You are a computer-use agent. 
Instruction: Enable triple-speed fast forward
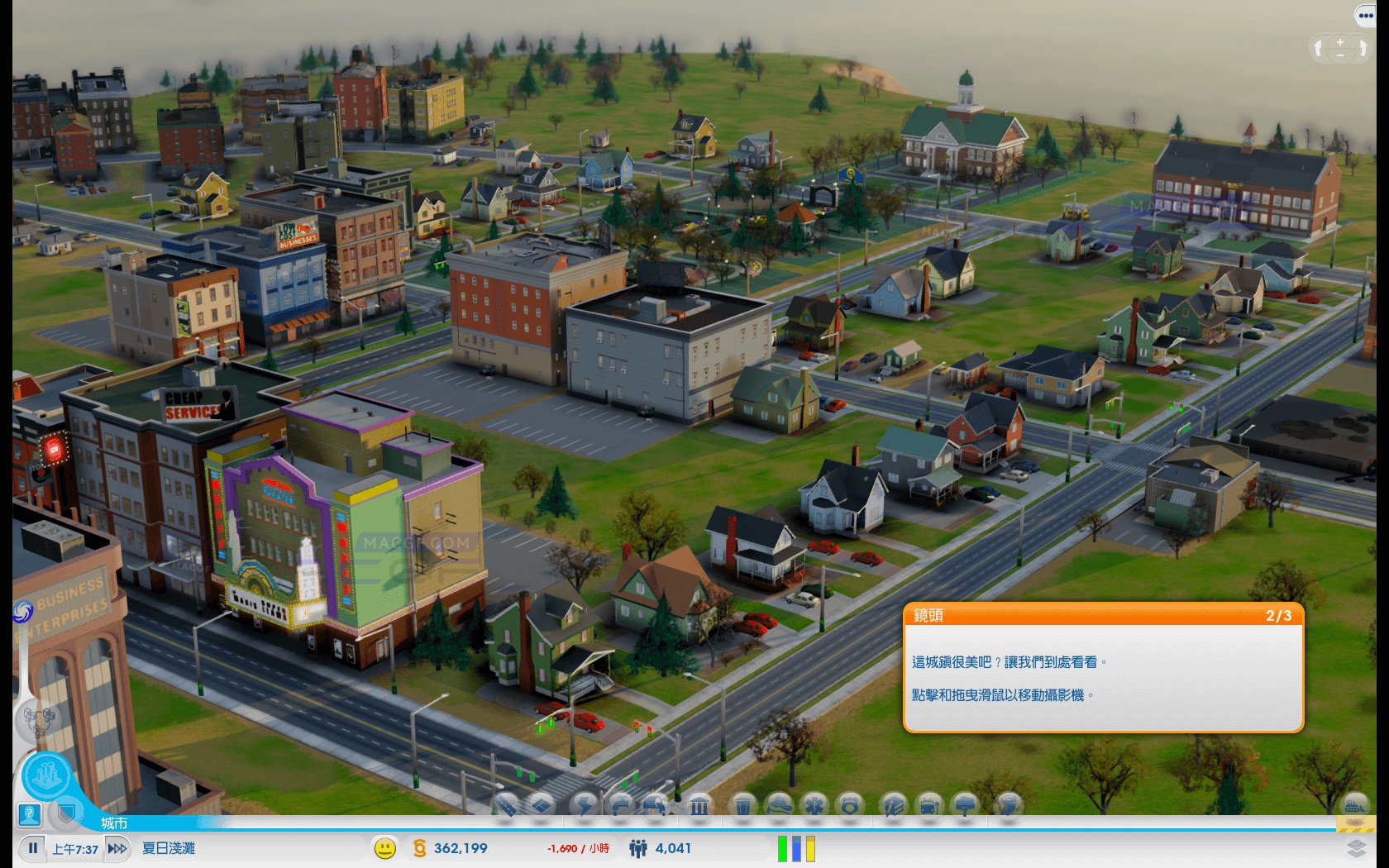coord(118,848)
